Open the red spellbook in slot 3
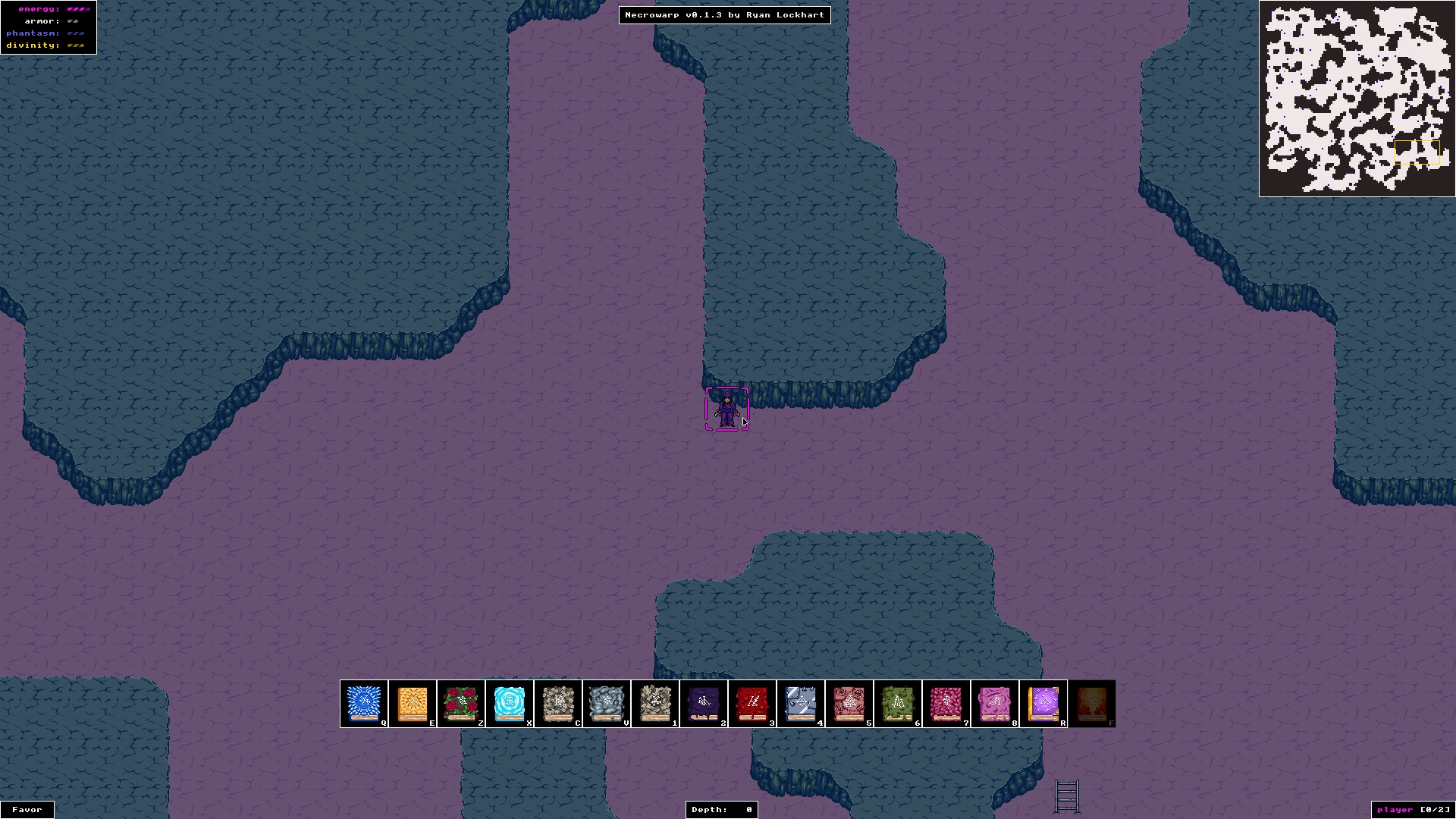Screen dimensions: 1456x819 tap(753, 703)
